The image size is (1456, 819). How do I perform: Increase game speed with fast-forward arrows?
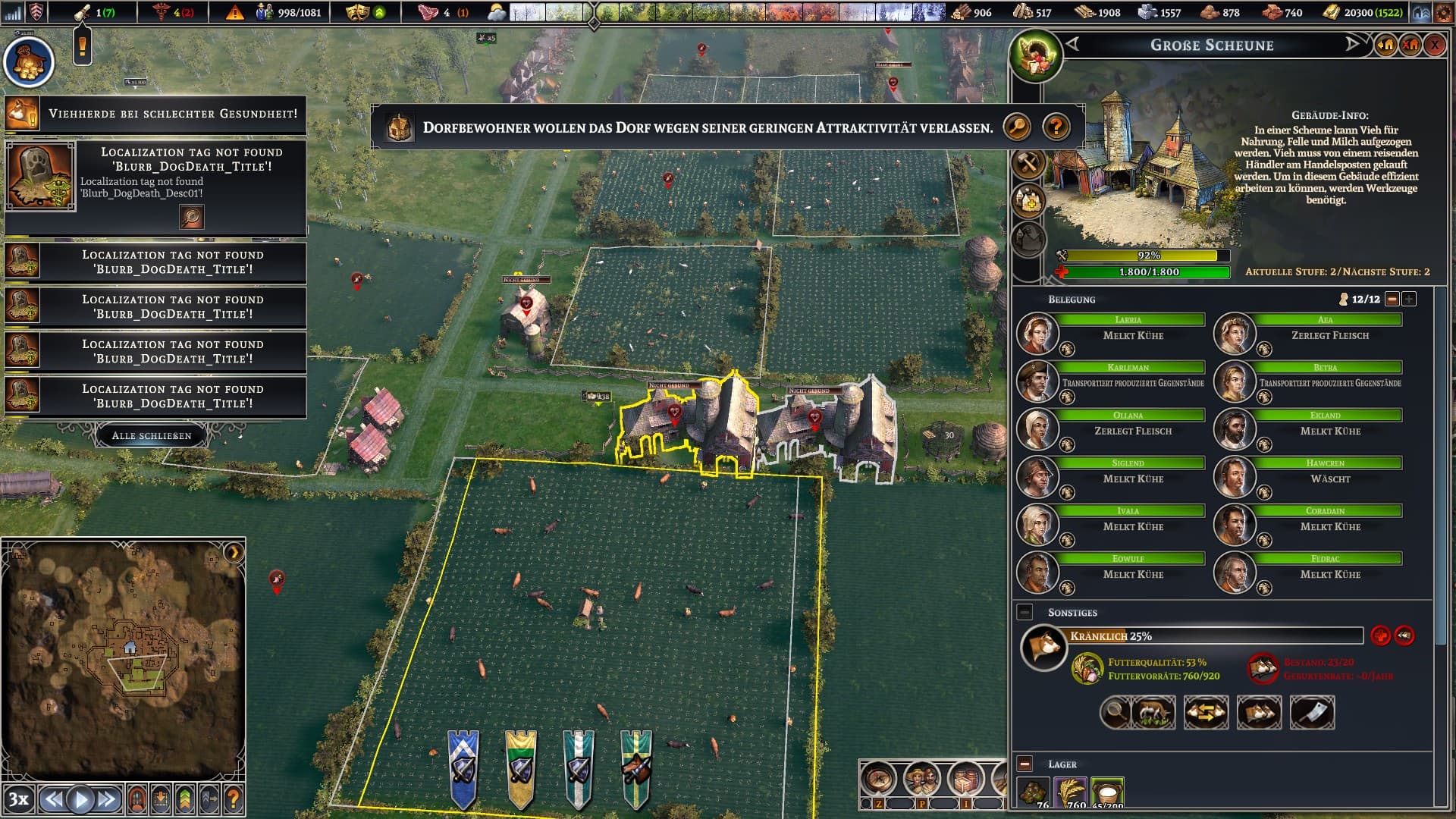107,799
